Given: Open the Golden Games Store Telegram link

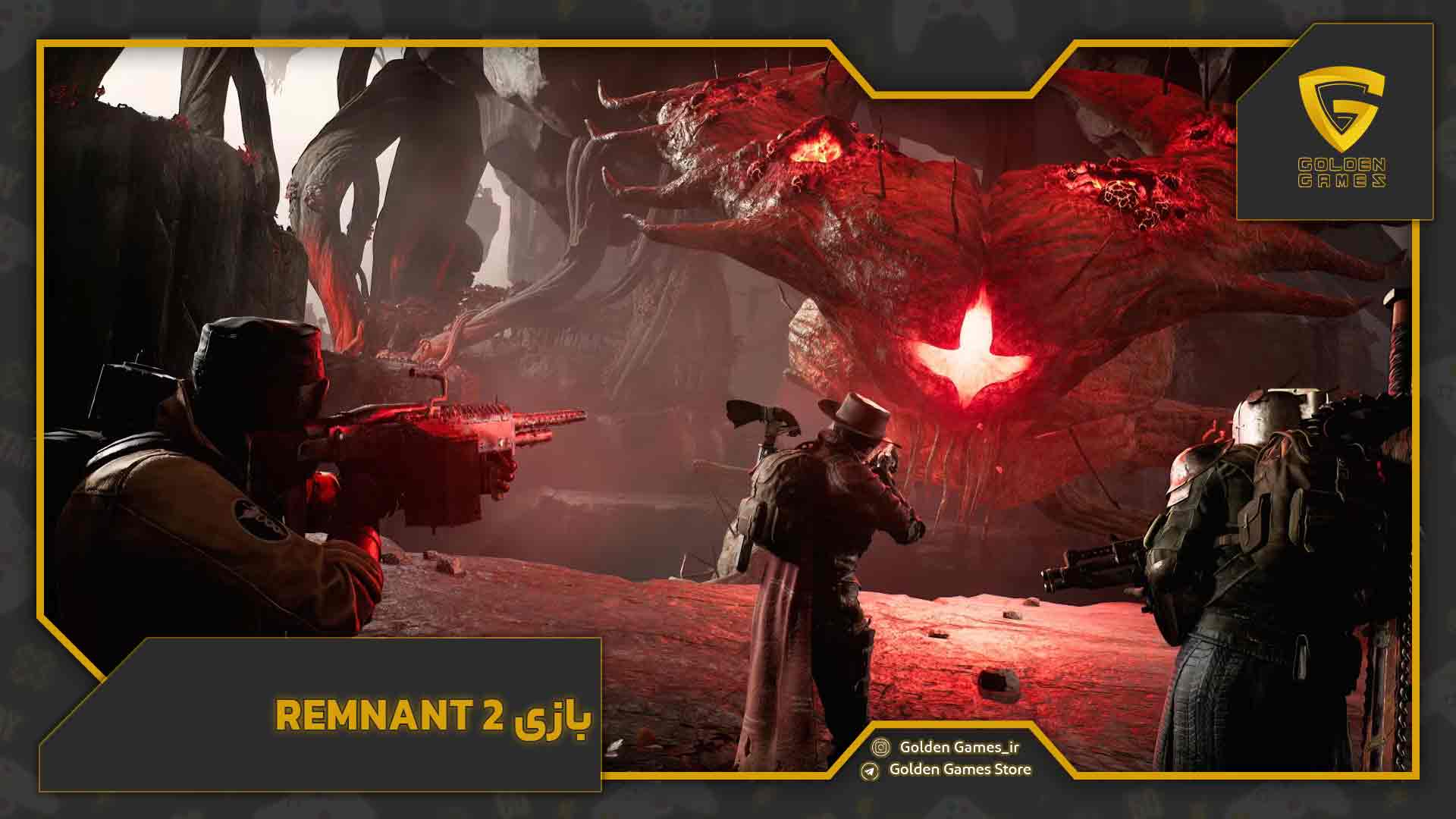Looking at the screenshot, I should click(959, 769).
